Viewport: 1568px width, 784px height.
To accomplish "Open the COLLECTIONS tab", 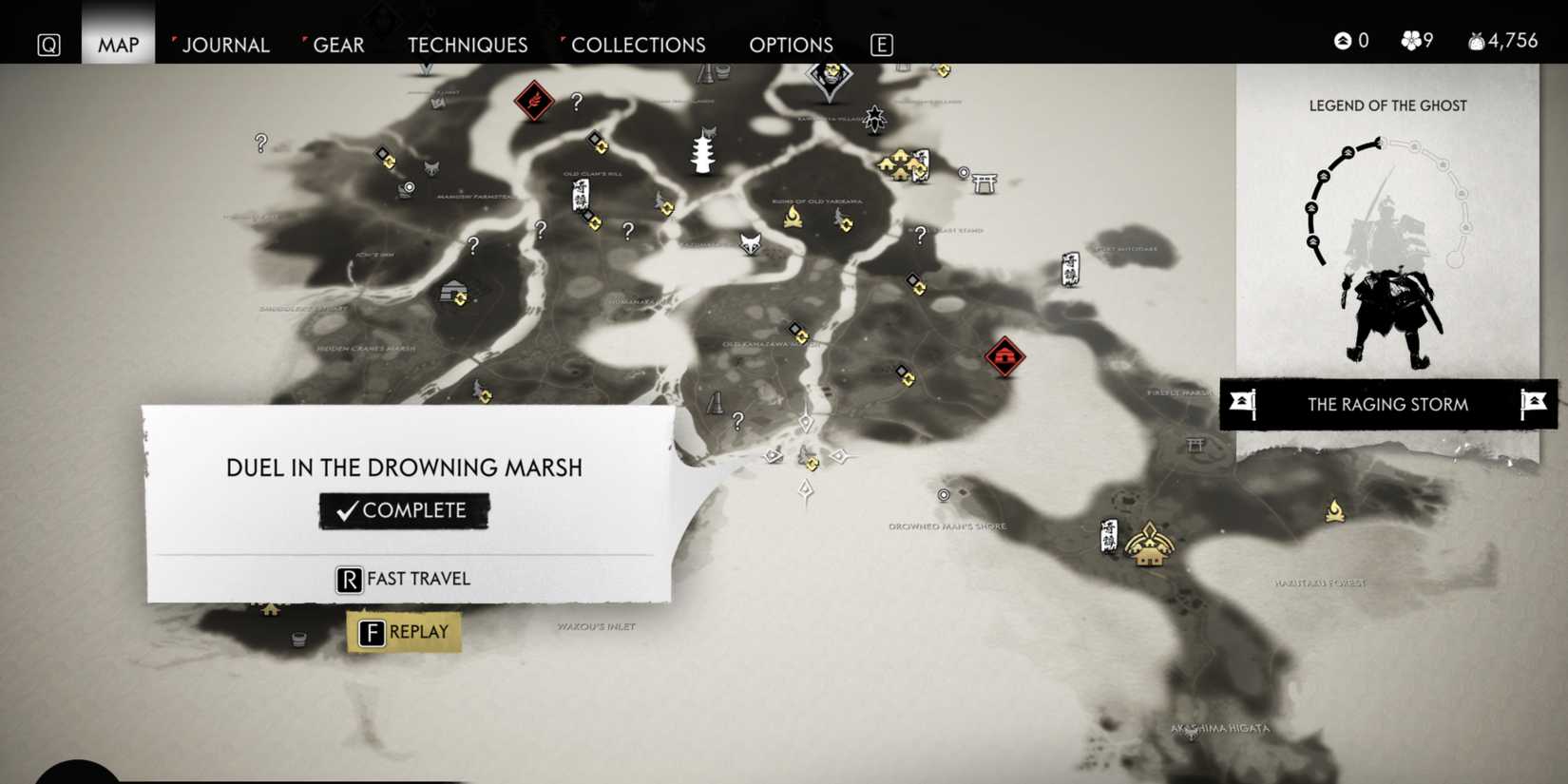I will [637, 45].
